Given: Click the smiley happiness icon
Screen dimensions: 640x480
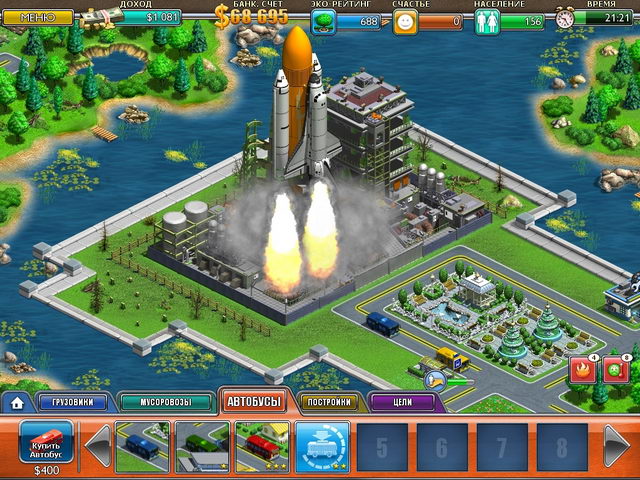Looking at the screenshot, I should 404,19.
